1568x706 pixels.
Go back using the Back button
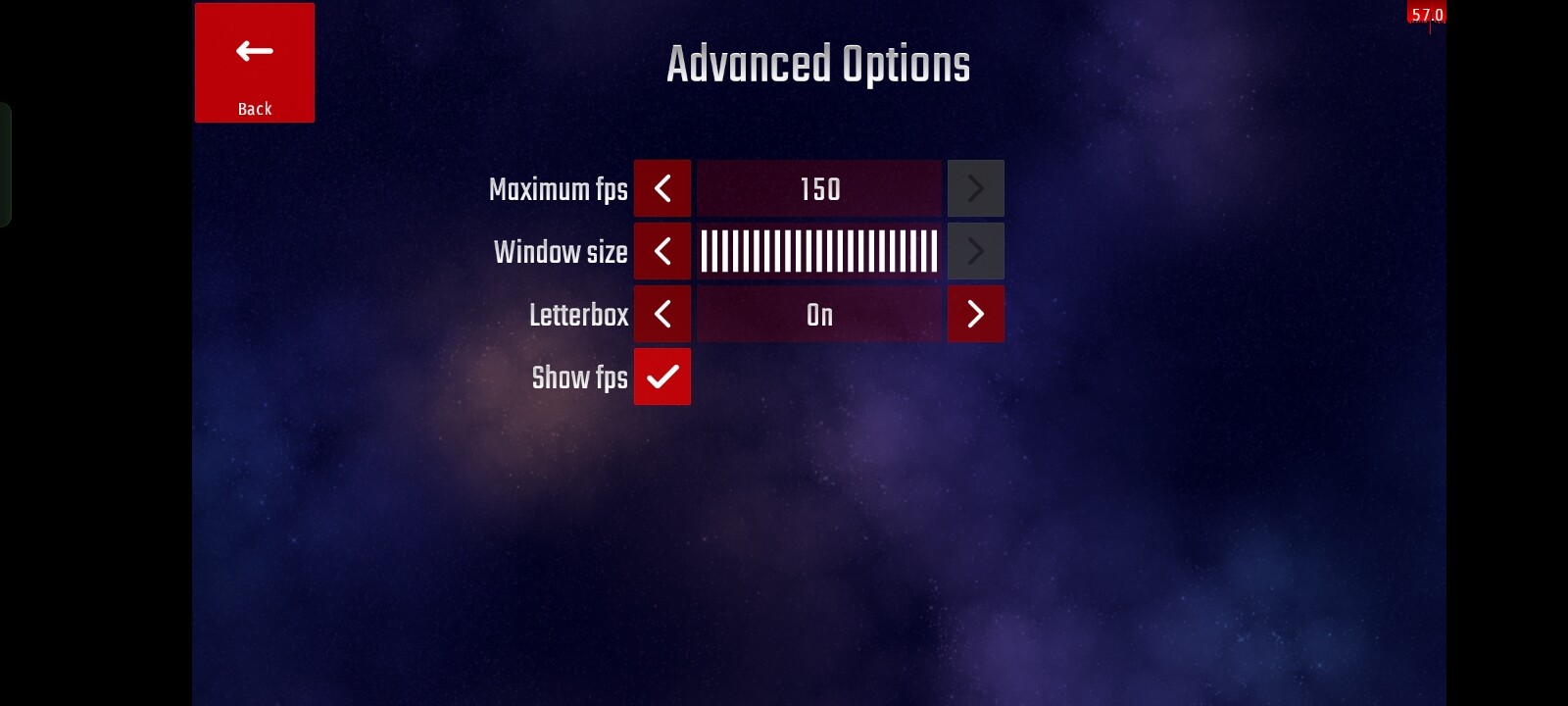[x=255, y=63]
